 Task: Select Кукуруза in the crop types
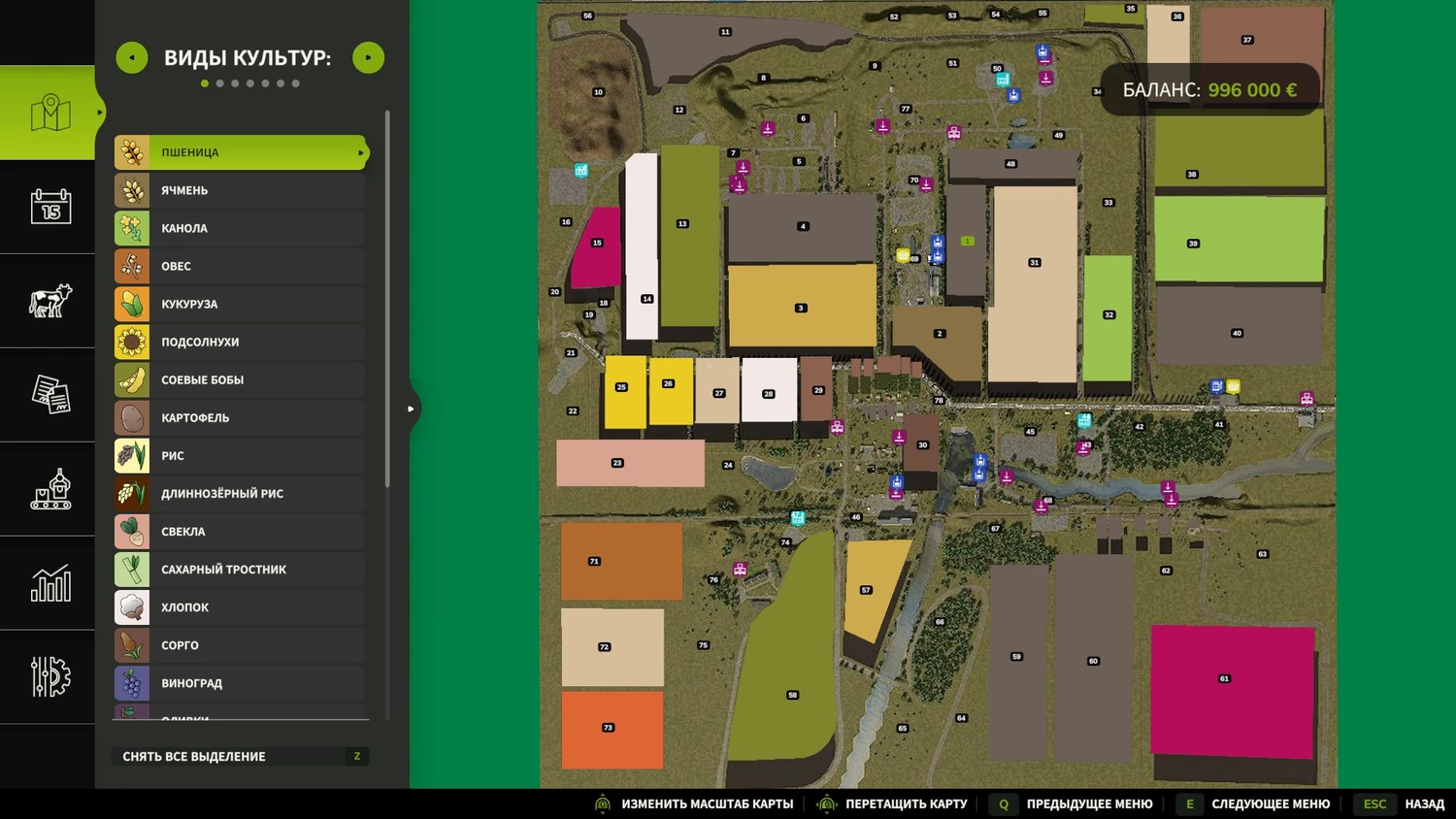coord(239,304)
